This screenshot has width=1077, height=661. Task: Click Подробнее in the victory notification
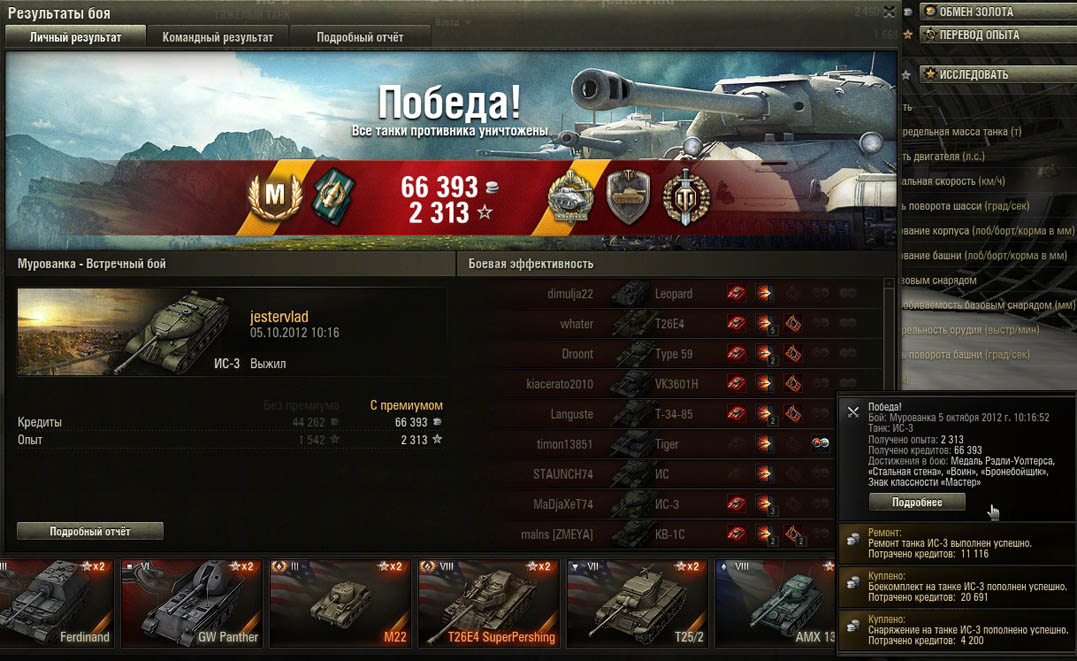click(x=916, y=502)
